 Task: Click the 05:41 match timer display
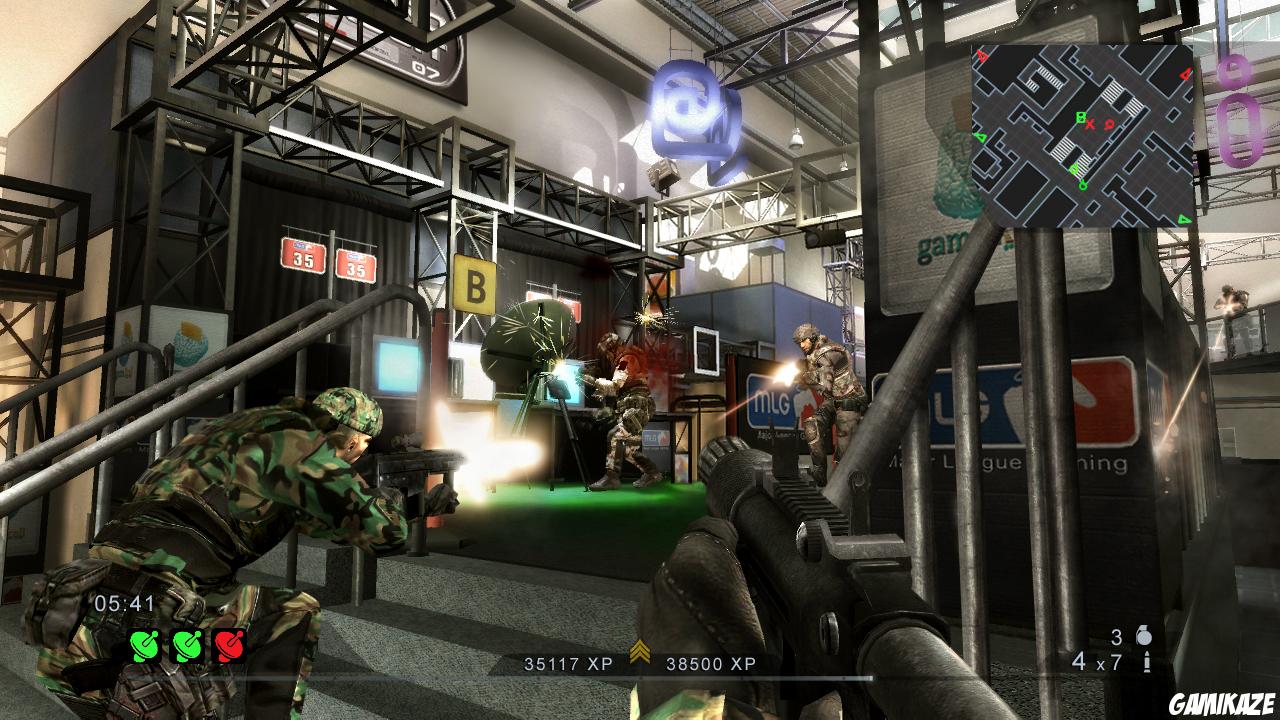click(122, 602)
